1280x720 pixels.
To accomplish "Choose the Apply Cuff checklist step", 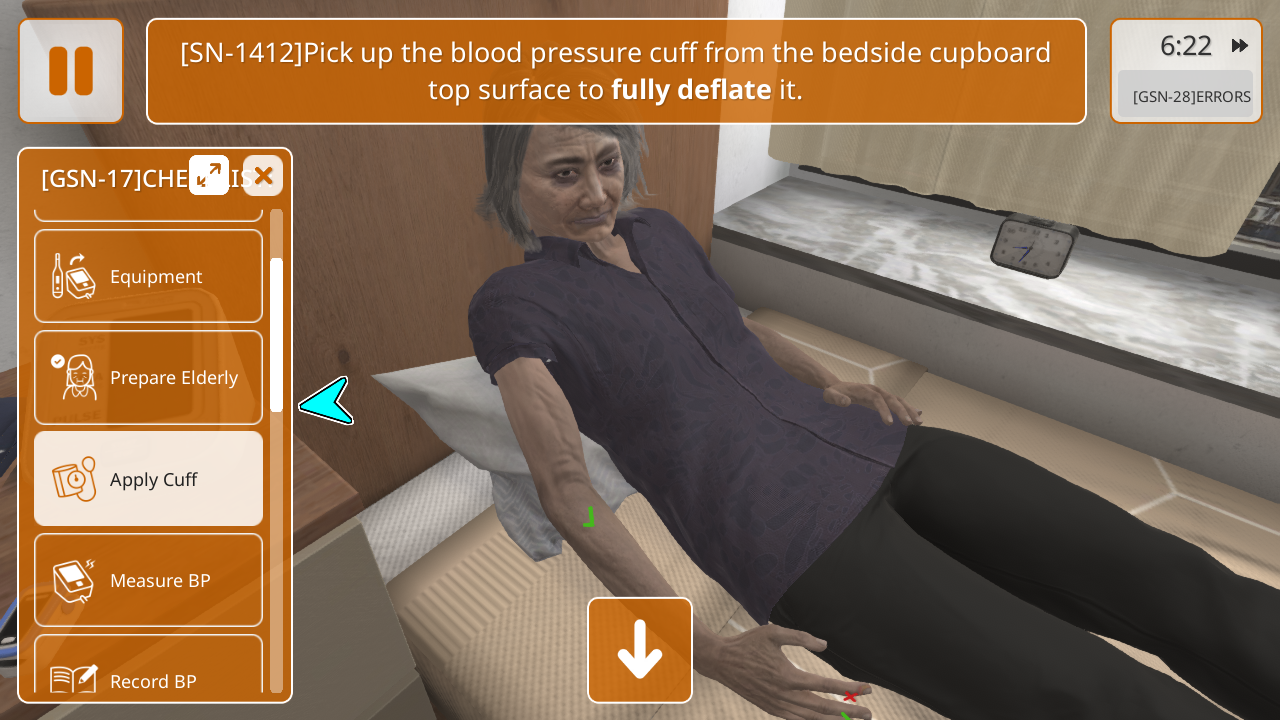I will 149,479.
